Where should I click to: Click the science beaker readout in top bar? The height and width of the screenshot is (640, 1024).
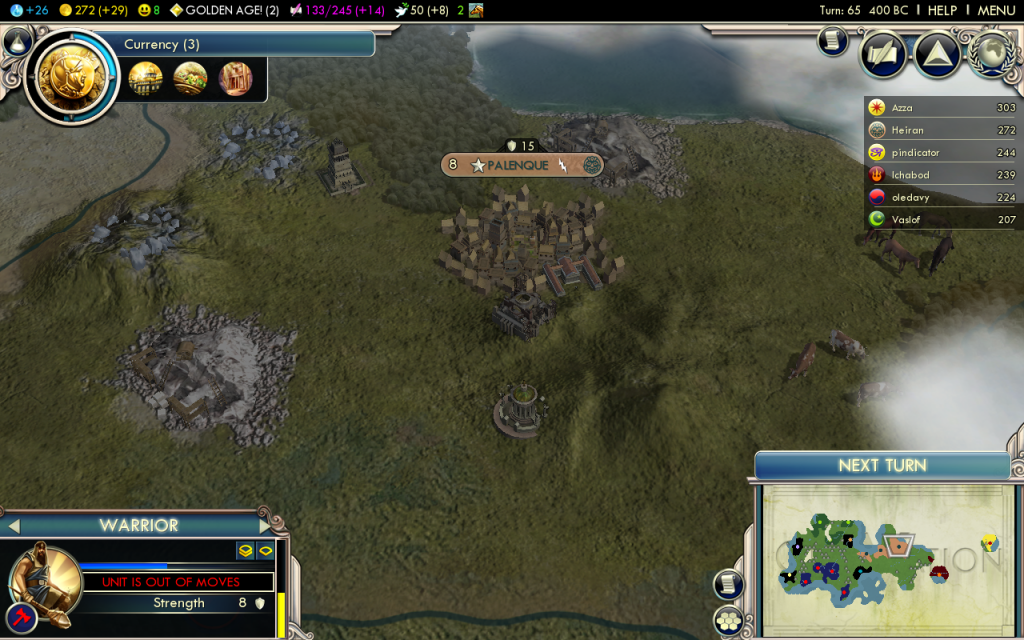point(28,10)
